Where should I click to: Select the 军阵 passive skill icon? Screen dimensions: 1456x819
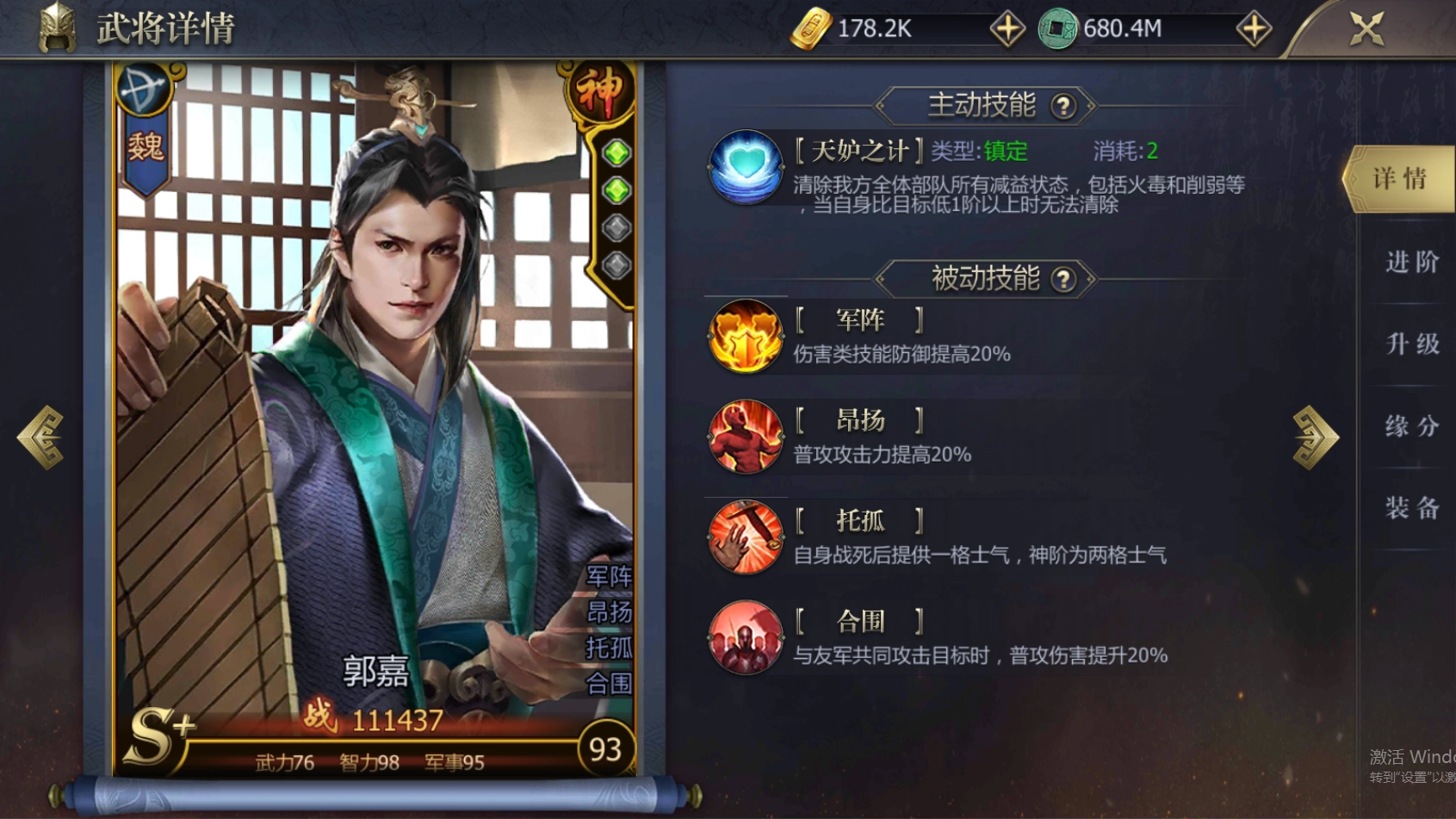(x=746, y=336)
